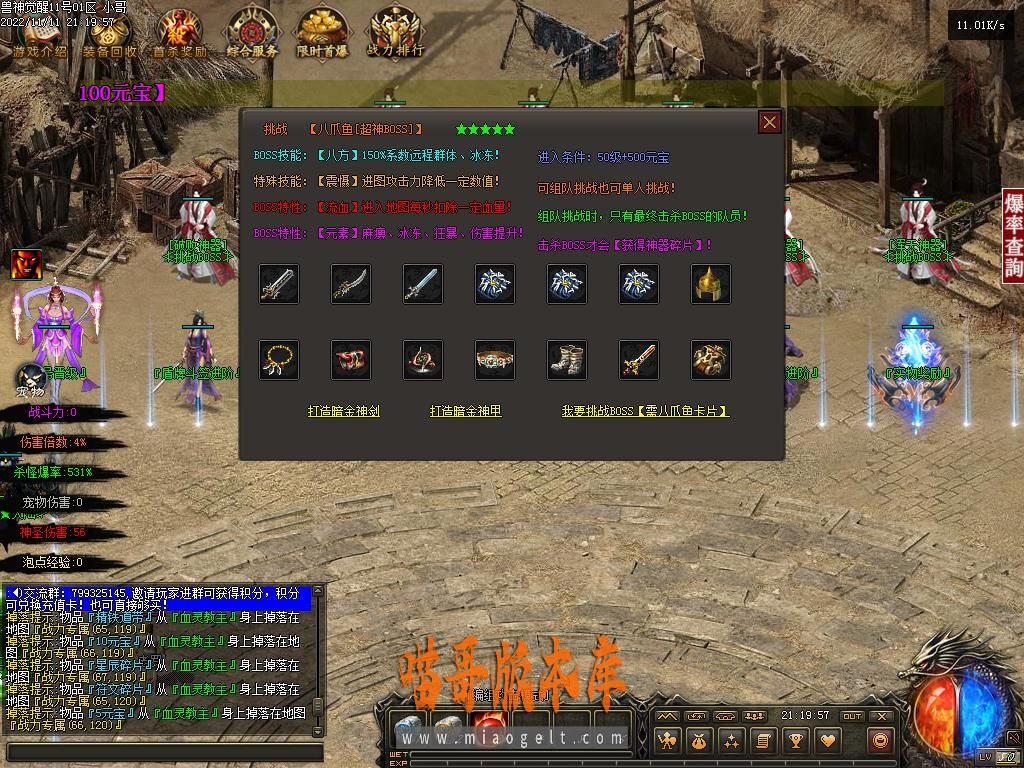Open the 宠物 pet button
Image resolution: width=1024 pixels, height=768 pixels.
[x=30, y=380]
